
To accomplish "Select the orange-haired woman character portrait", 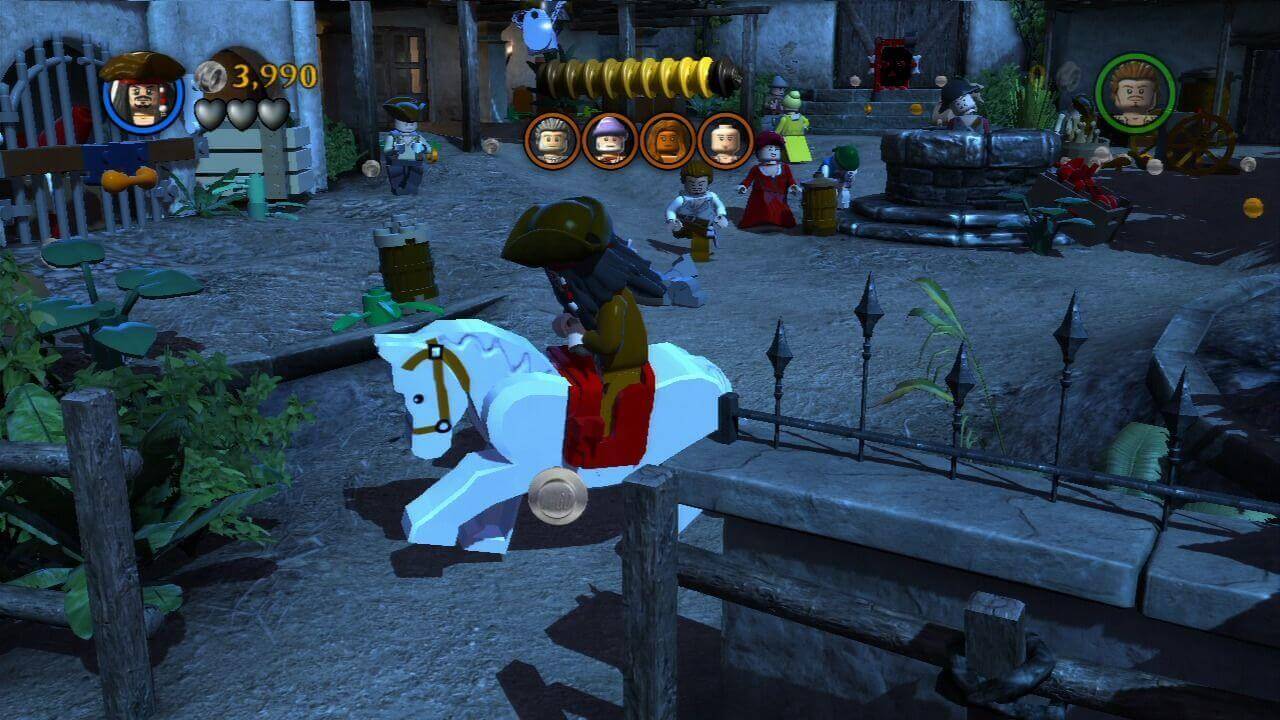I will [667, 141].
